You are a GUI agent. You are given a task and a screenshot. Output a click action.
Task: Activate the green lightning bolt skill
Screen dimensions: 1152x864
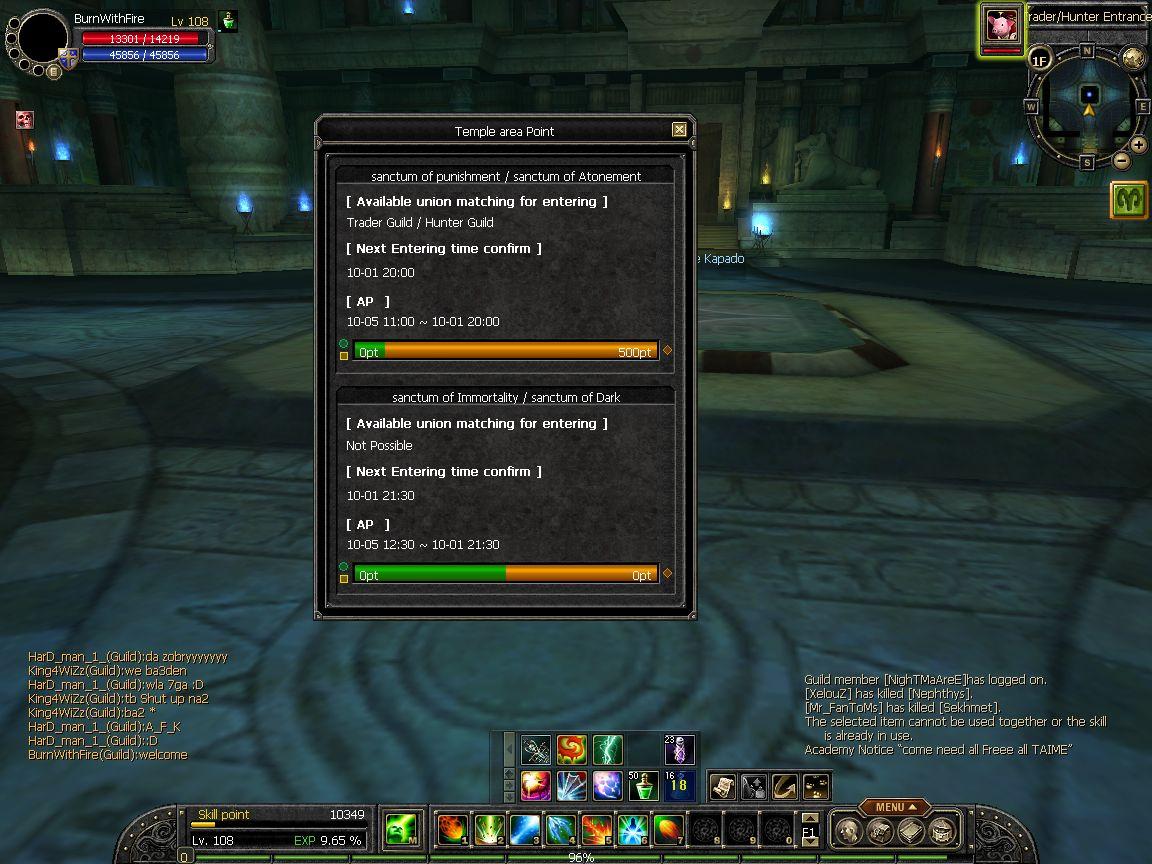[608, 749]
